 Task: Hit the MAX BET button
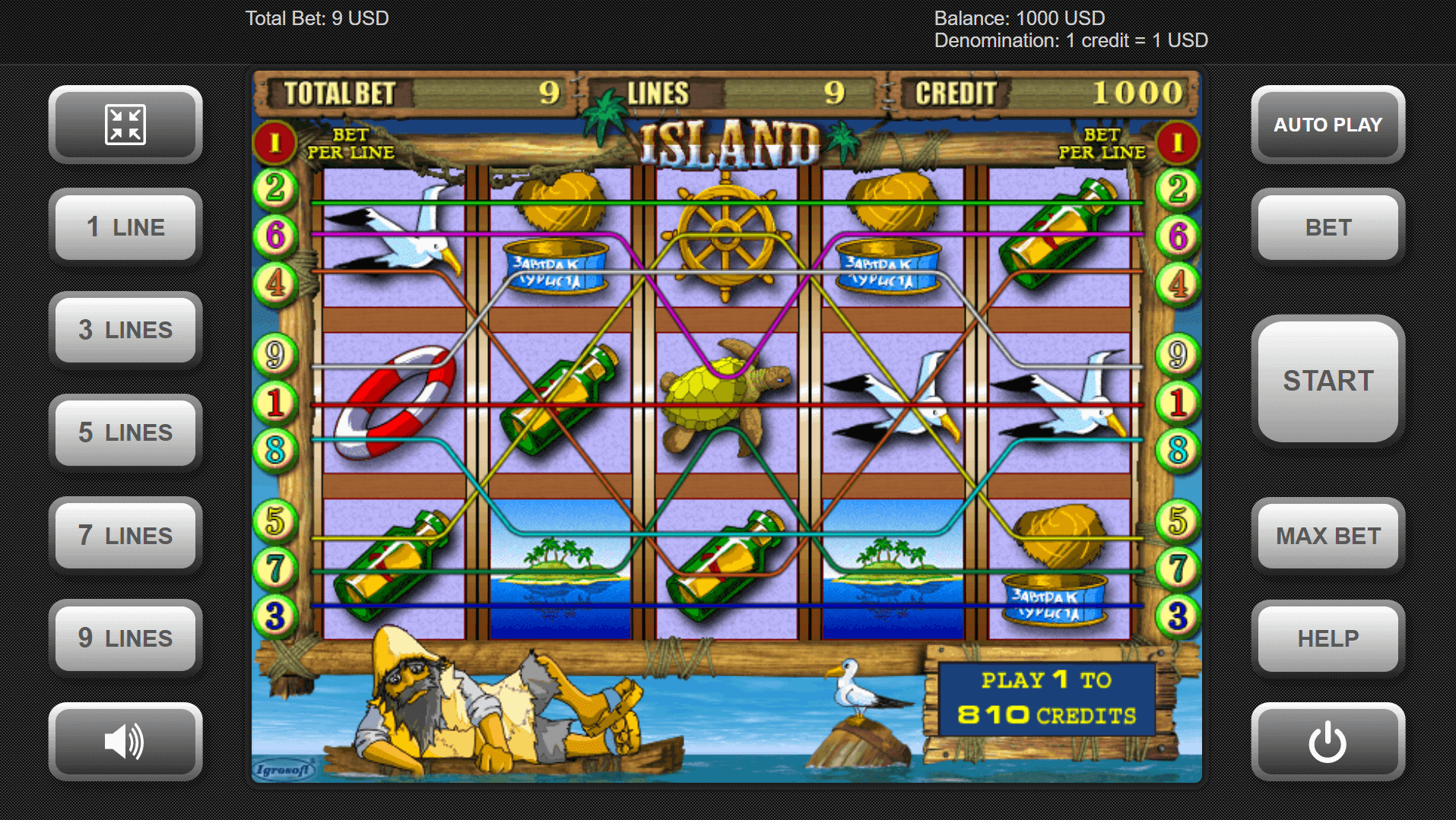[x=1328, y=535]
